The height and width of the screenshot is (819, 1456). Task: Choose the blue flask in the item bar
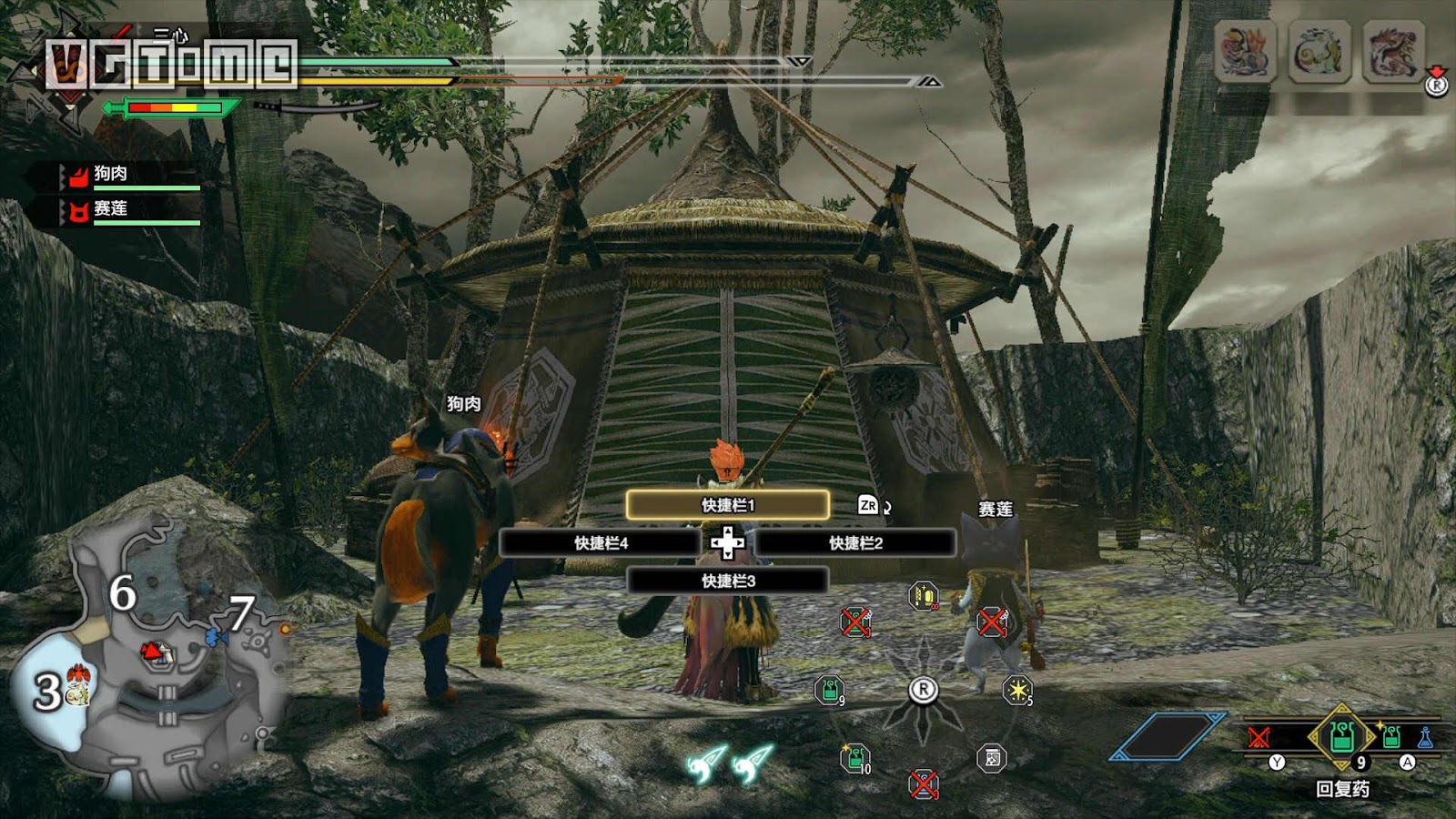pos(1424,737)
